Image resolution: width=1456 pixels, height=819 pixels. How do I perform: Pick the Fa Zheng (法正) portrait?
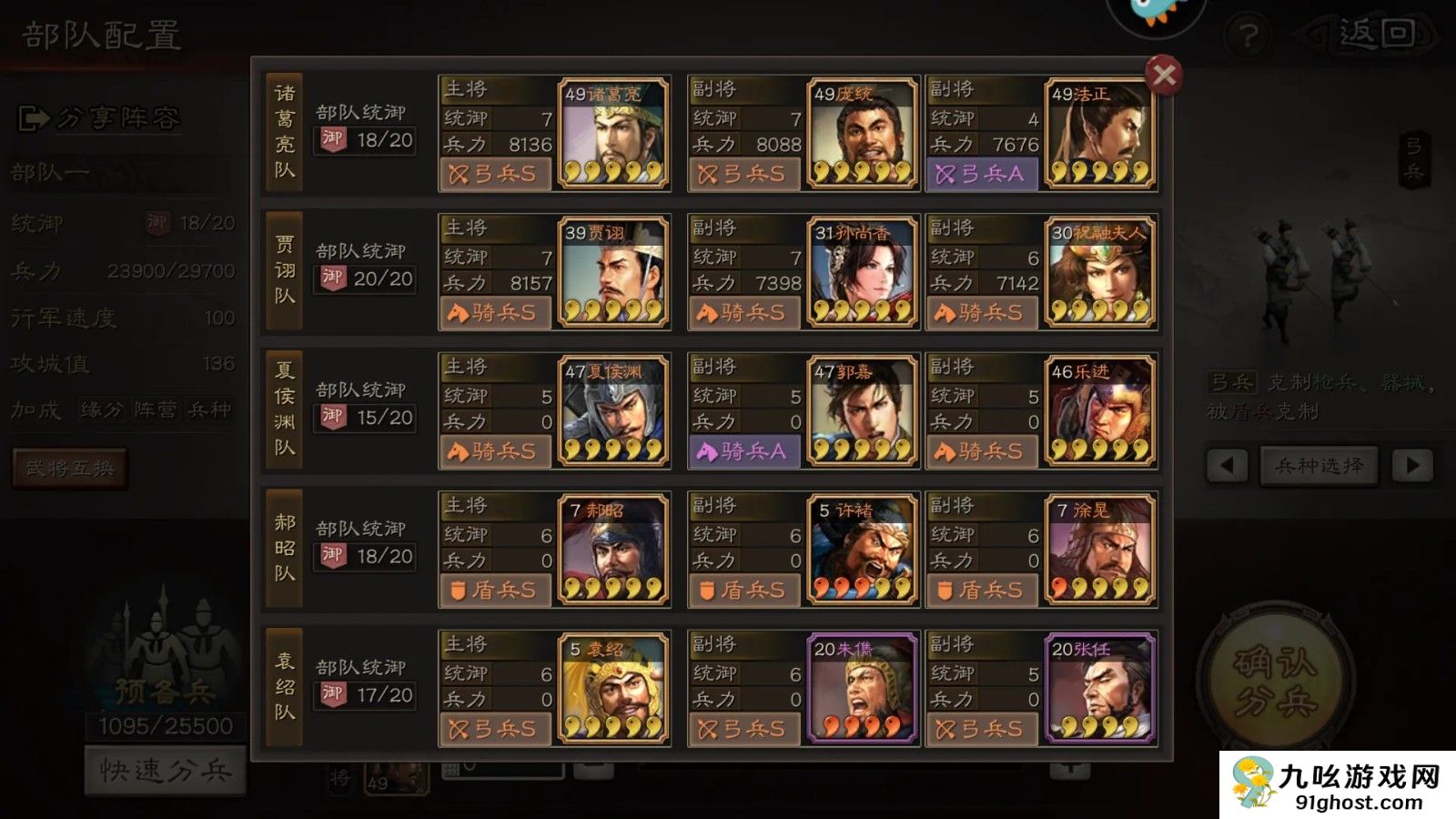coord(1099,133)
